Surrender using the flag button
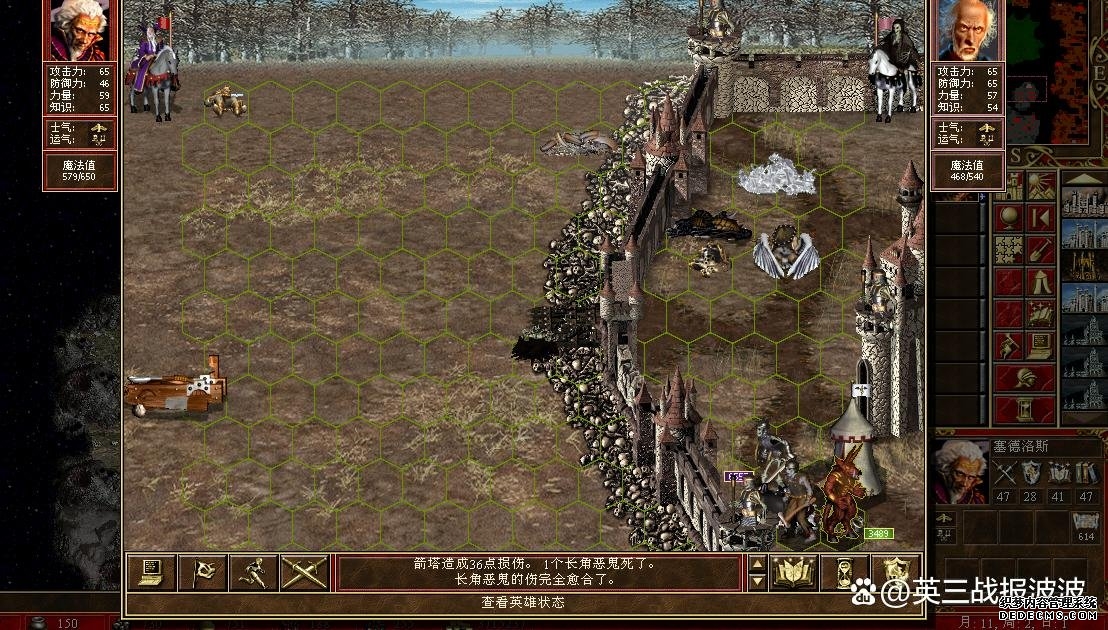Image resolution: width=1108 pixels, height=630 pixels. click(202, 571)
